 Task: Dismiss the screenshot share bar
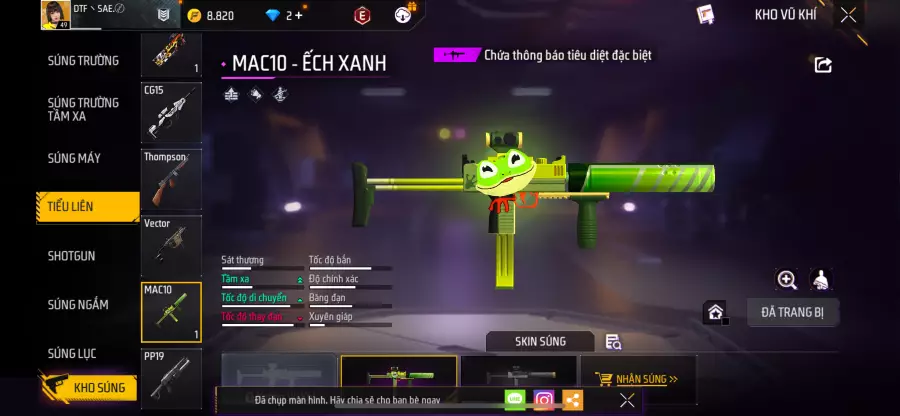(627, 400)
